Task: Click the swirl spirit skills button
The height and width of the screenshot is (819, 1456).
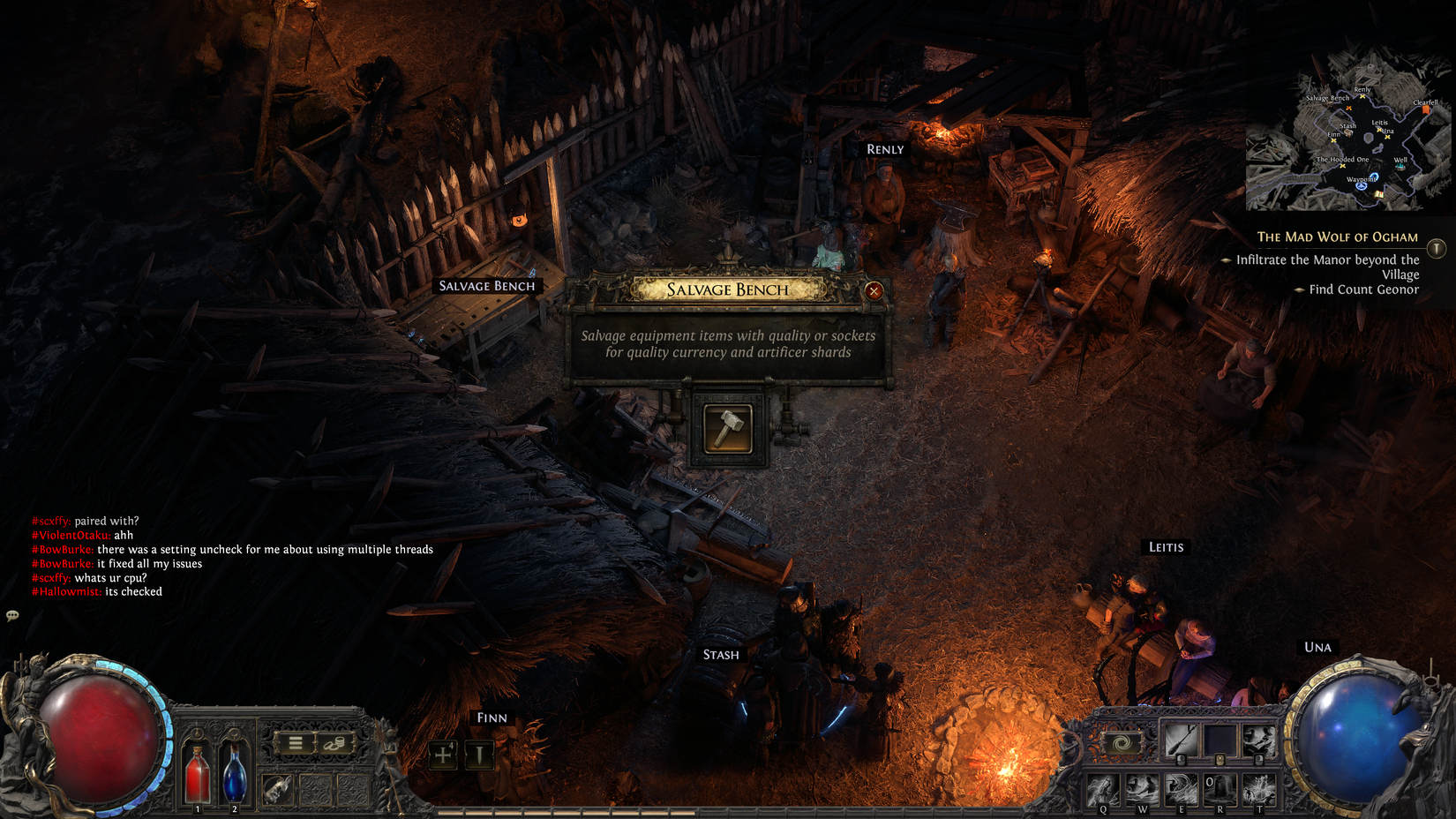Action: pyautogui.click(x=1122, y=743)
